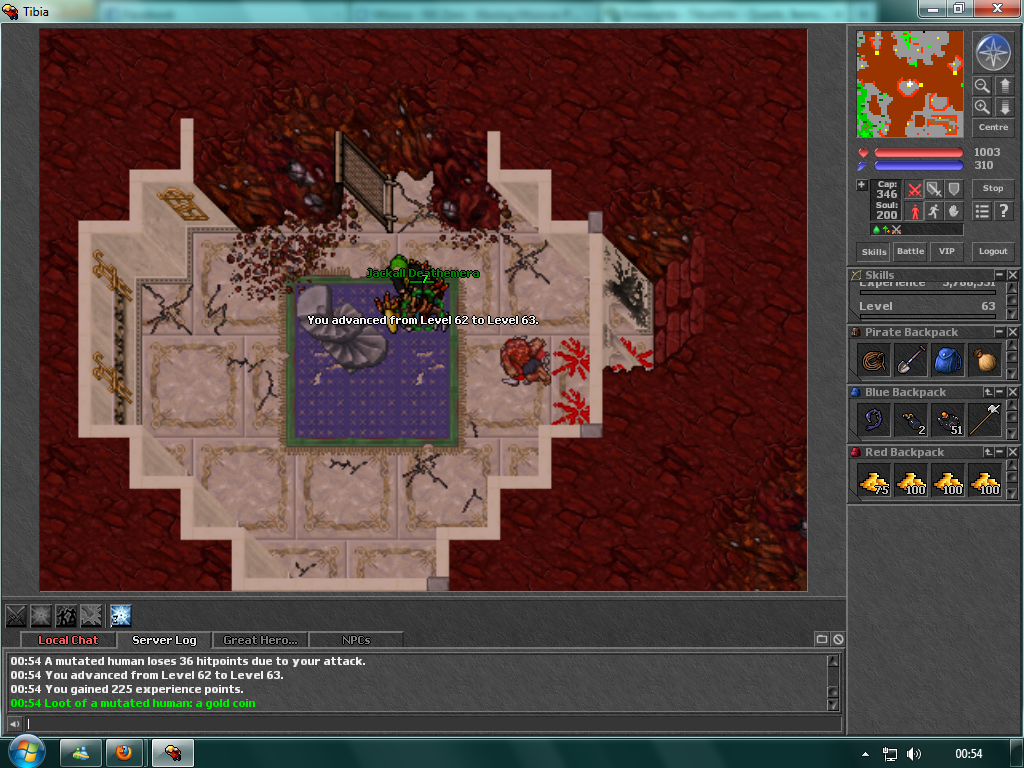Select the shovel in Pirate Backpack
1024x768 pixels.
[x=910, y=360]
